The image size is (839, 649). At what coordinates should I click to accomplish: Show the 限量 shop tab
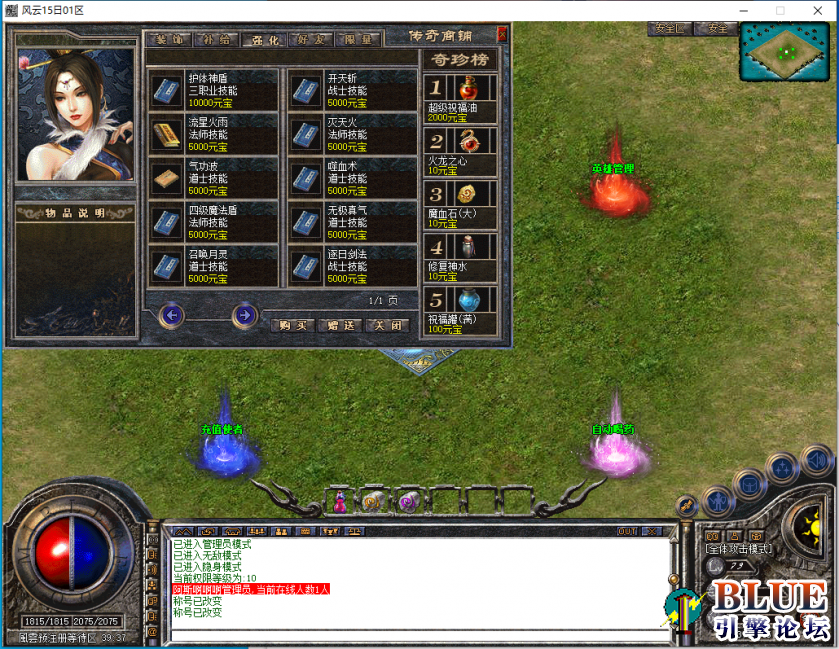(357, 40)
